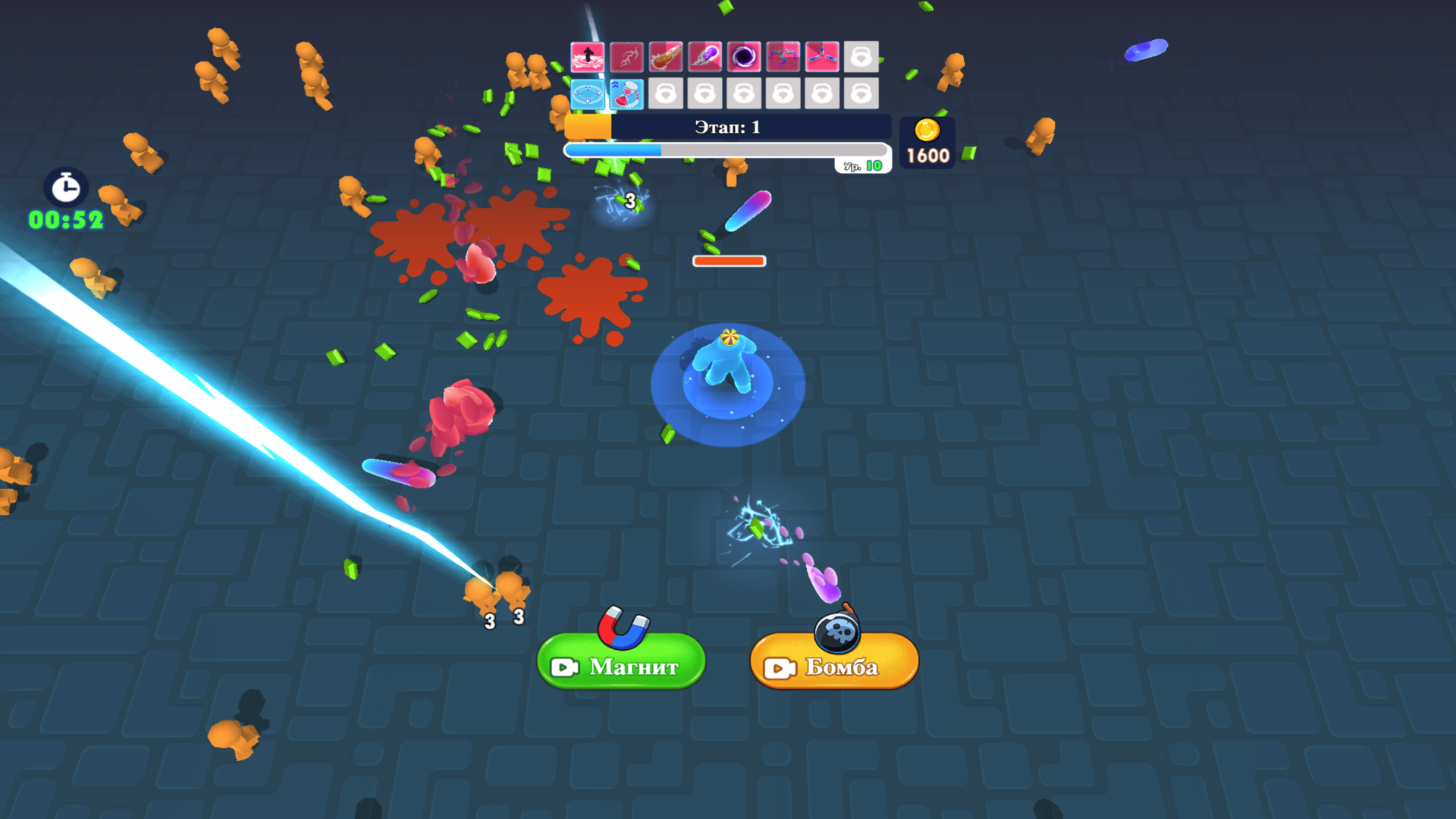The height and width of the screenshot is (819, 1456).
Task: Tap the locked slot beside the blades skill
Action: (861, 57)
